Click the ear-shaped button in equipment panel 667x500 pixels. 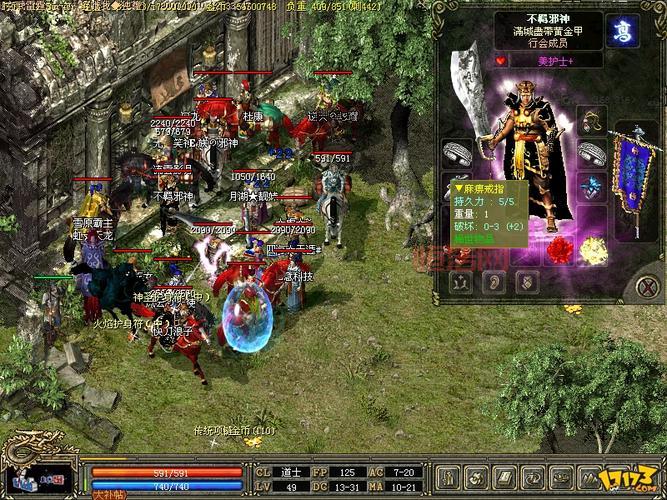(494, 282)
